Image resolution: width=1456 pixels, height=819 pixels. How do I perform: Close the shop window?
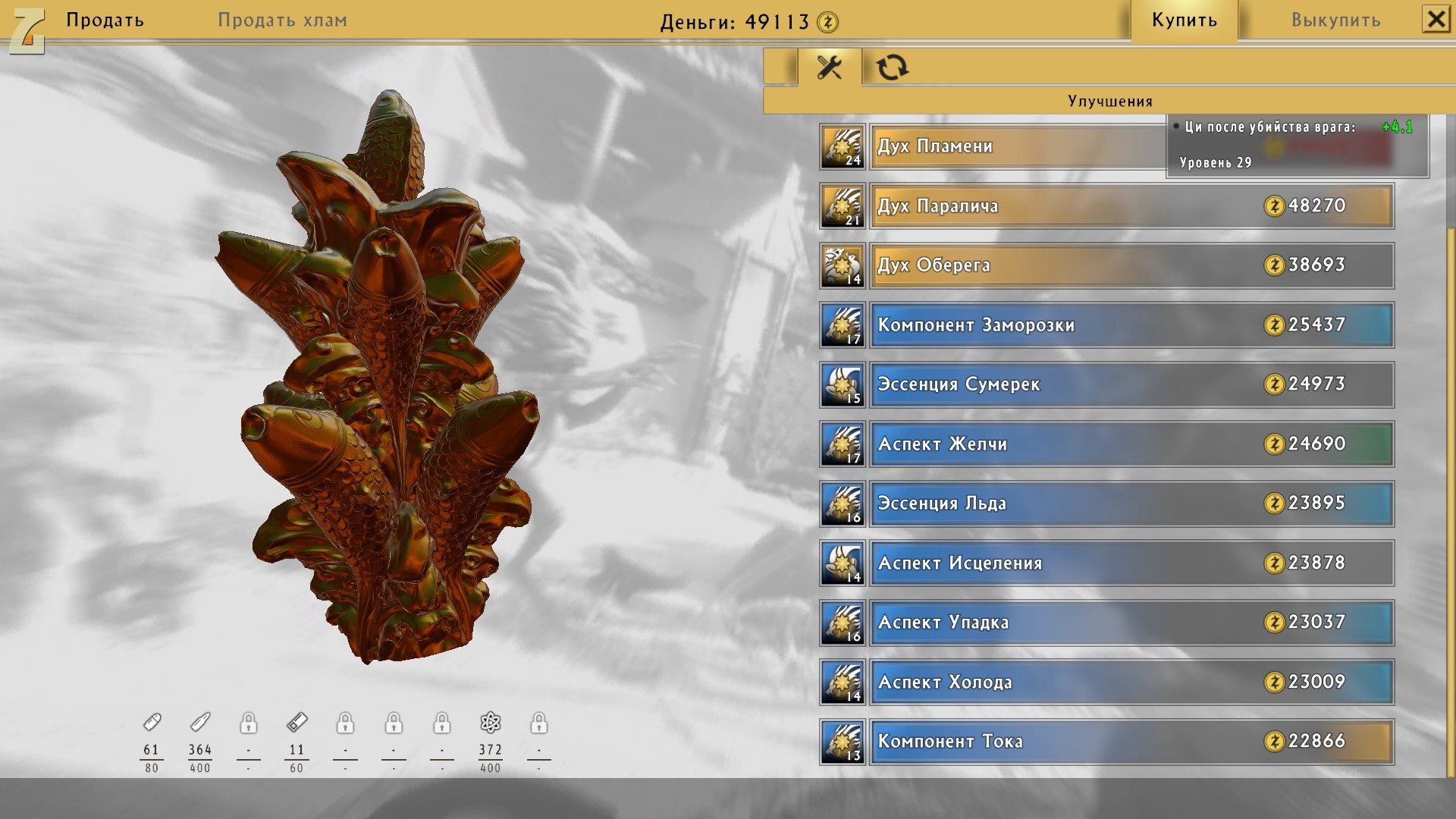(x=1436, y=19)
